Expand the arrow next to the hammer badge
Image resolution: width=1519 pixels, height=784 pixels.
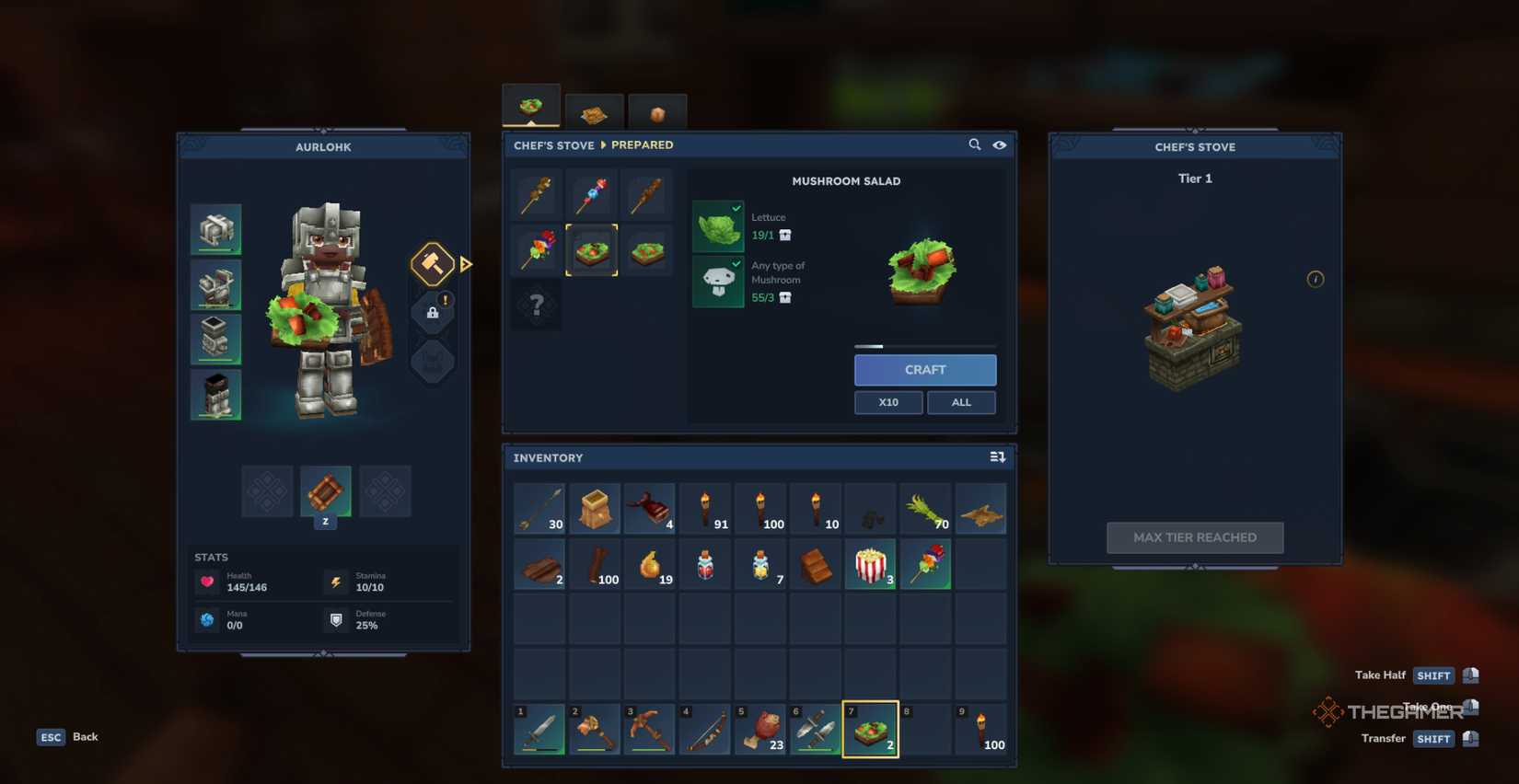[x=465, y=264]
